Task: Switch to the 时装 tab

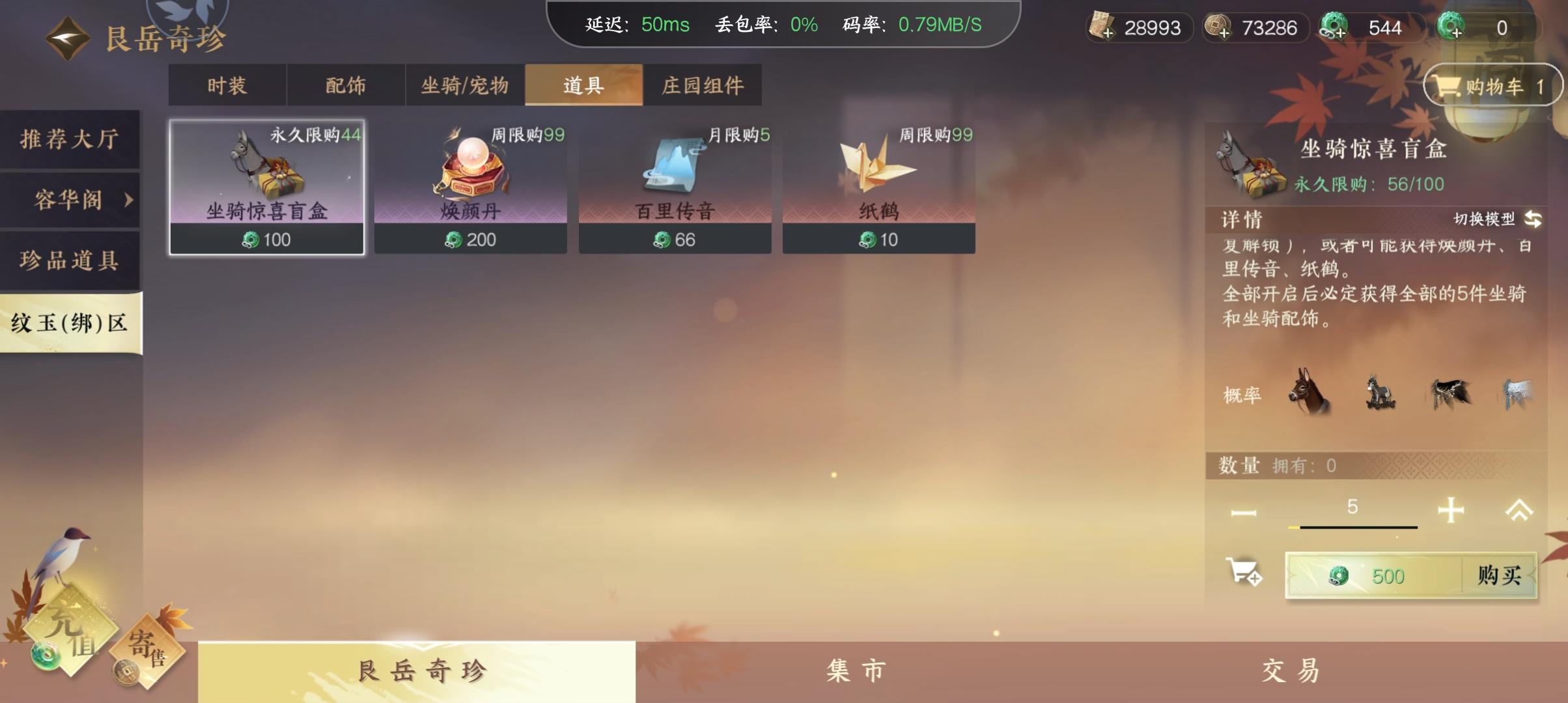Action: (226, 85)
